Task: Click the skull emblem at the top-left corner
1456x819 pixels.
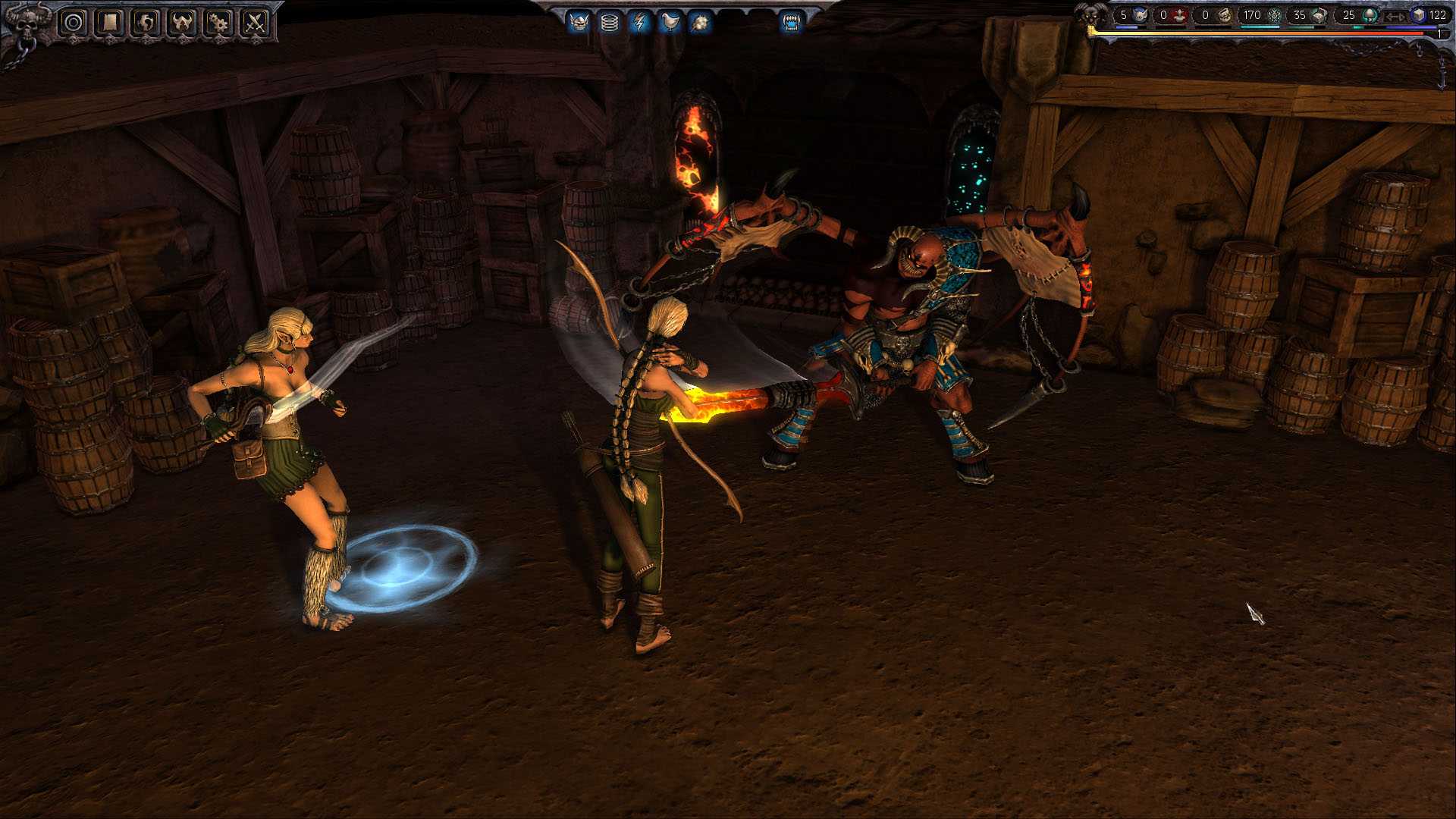Action: click(27, 24)
